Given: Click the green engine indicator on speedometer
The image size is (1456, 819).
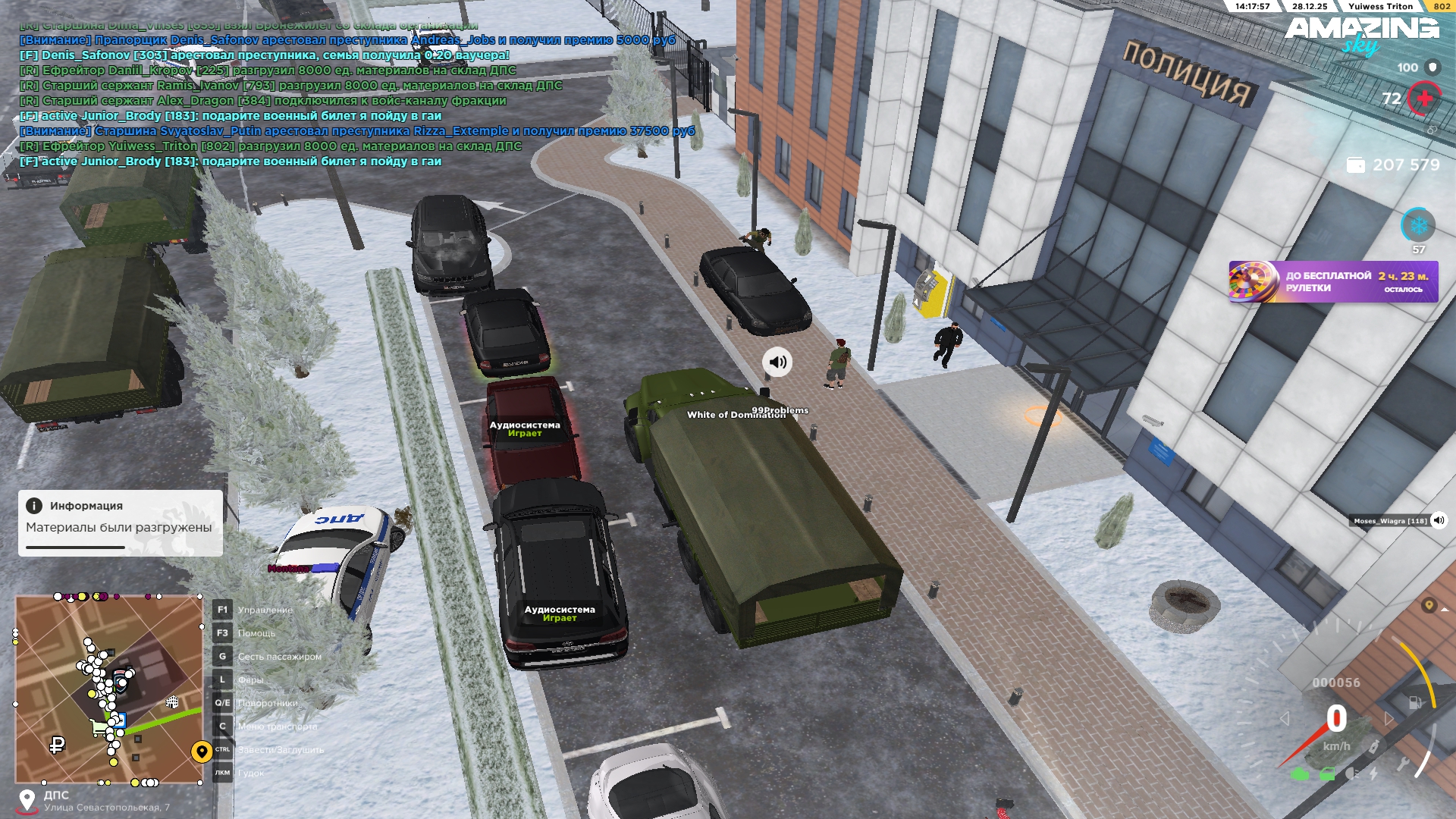Looking at the screenshot, I should 1300,774.
